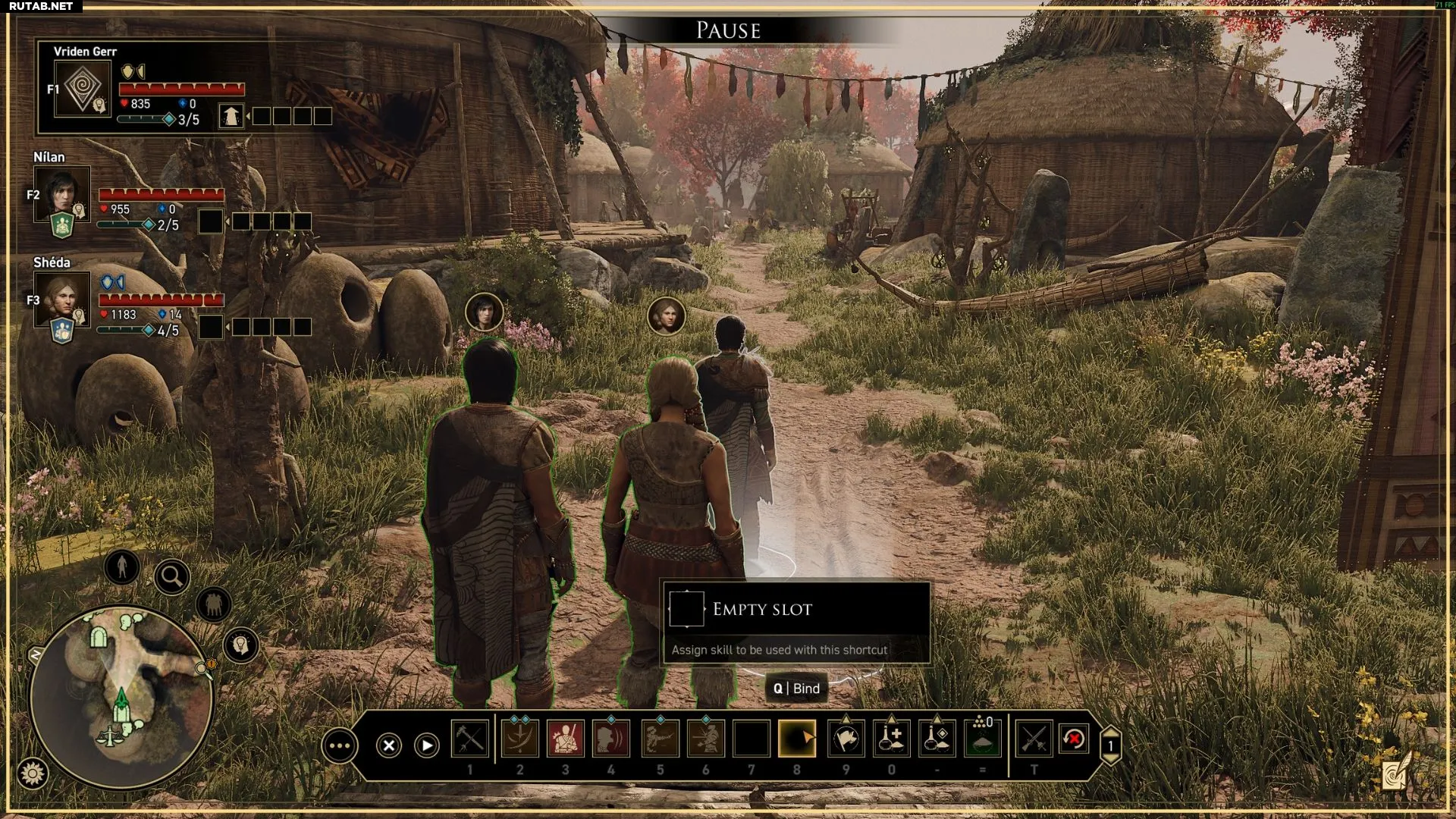1456x819 pixels.
Task: Click the three-figure party group button
Action: point(214,604)
